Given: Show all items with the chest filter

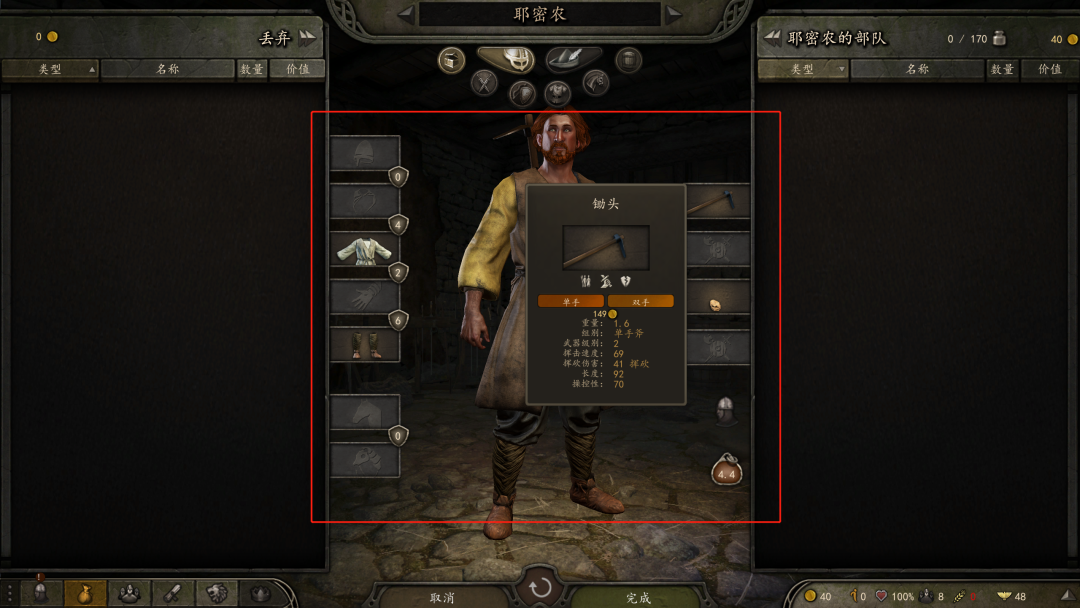Looking at the screenshot, I should coord(452,60).
